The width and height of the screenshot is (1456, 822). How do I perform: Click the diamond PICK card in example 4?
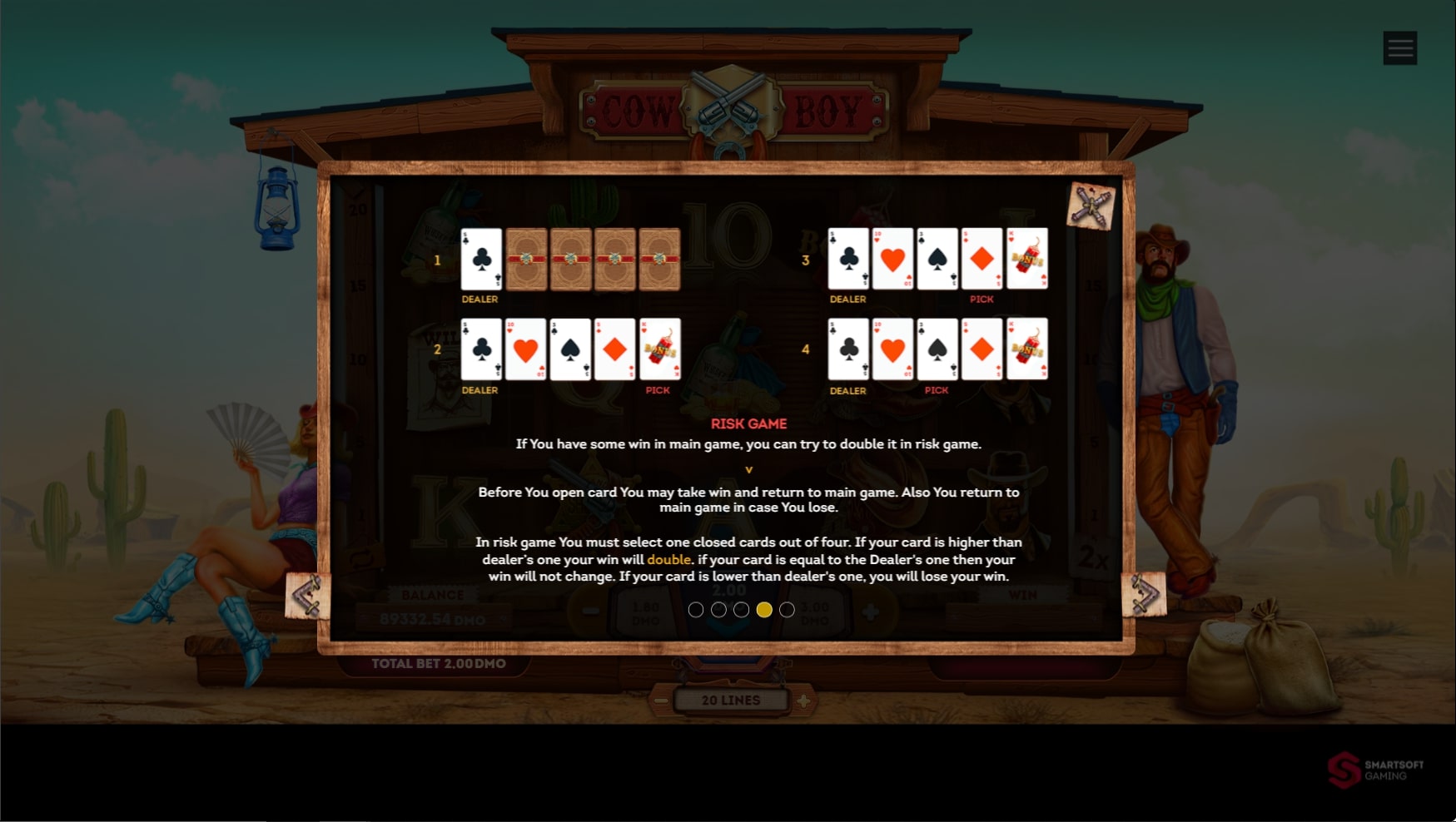point(981,349)
